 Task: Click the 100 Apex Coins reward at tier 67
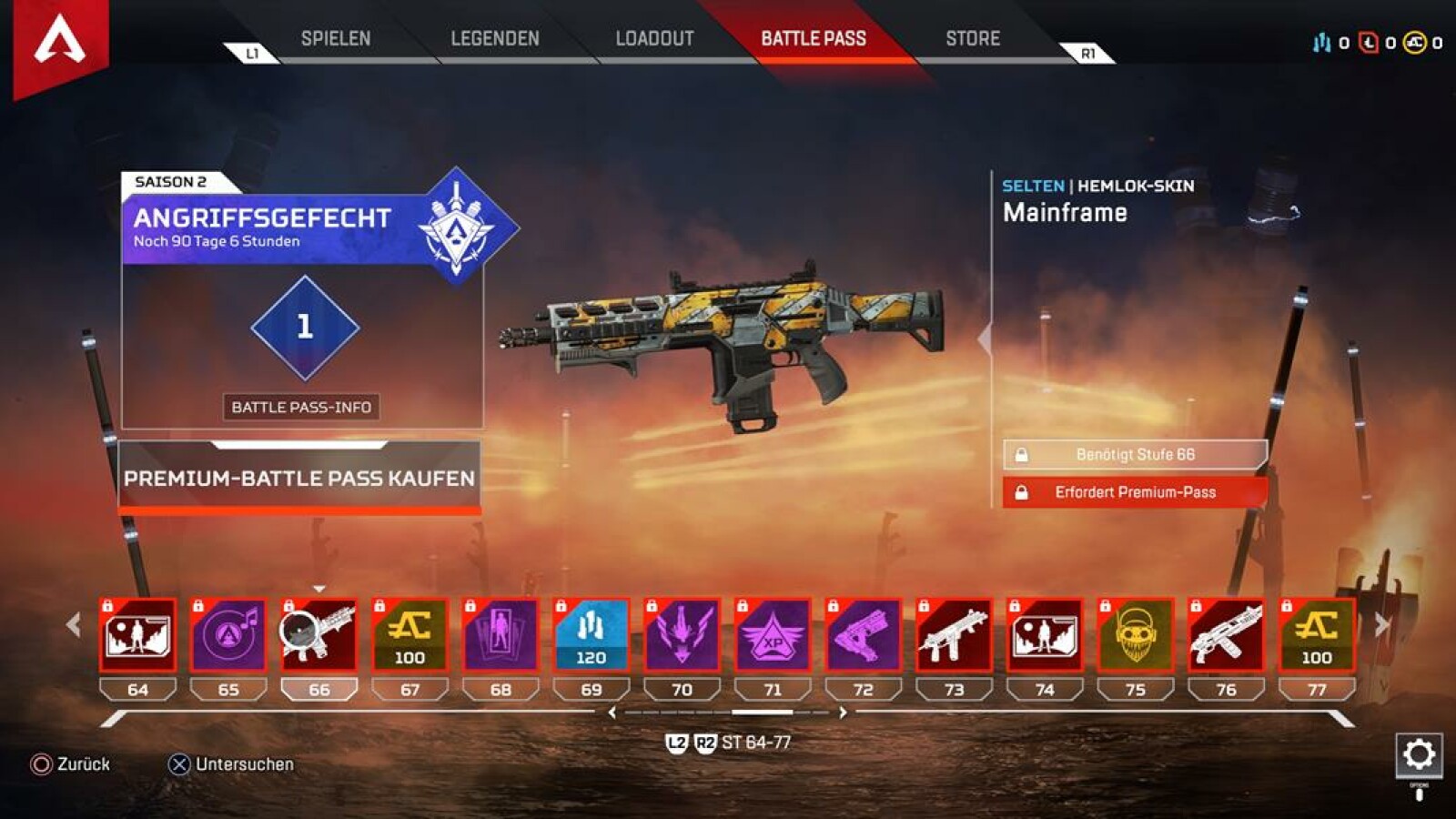409,634
